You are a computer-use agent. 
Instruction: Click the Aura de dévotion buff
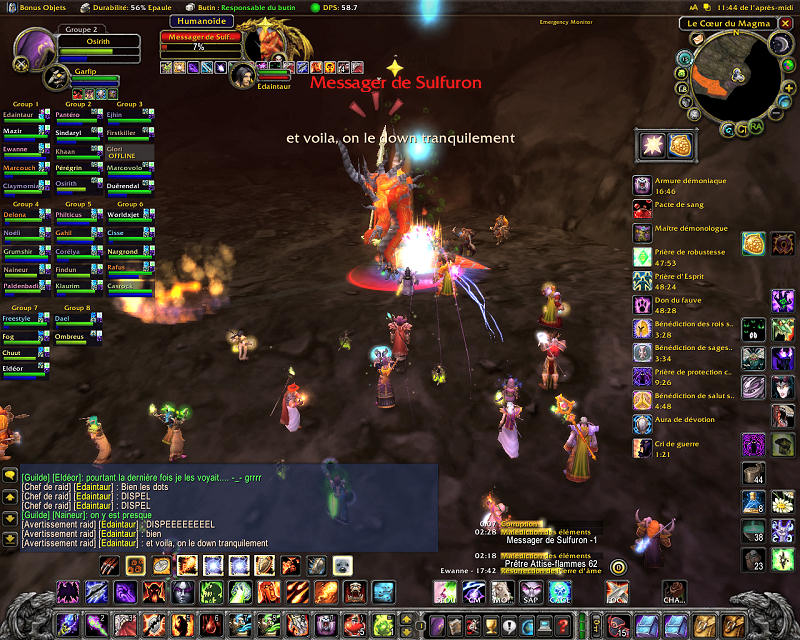pyautogui.click(x=642, y=424)
